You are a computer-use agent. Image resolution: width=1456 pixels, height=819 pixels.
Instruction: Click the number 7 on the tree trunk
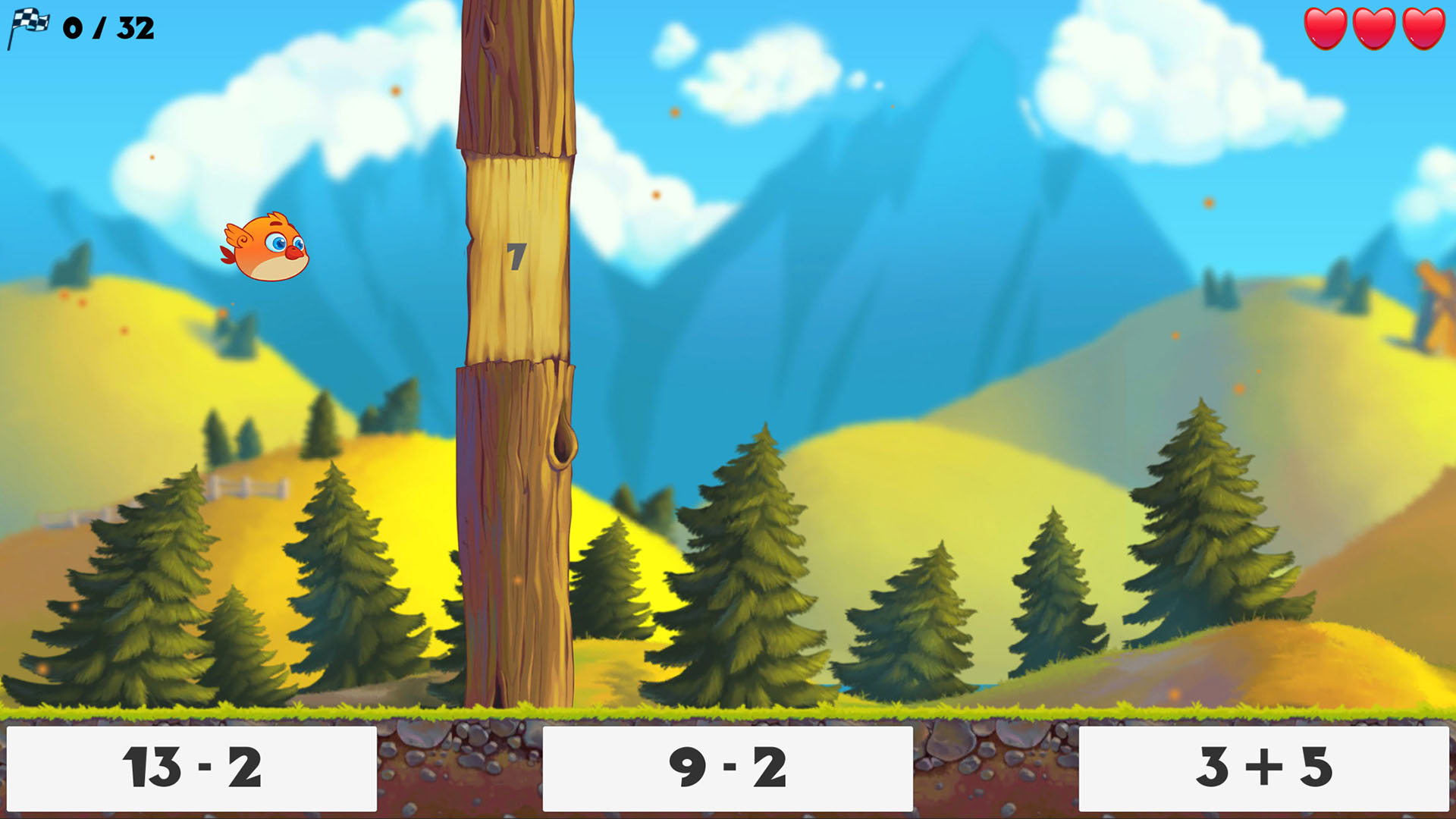coord(516,258)
